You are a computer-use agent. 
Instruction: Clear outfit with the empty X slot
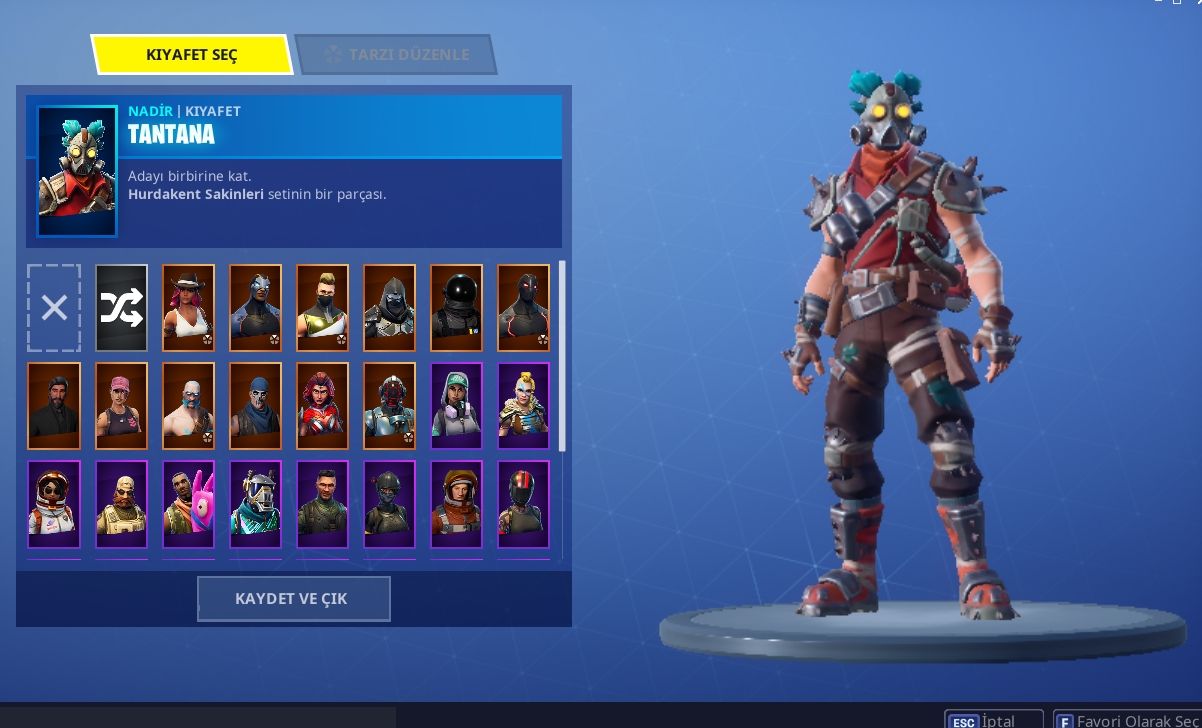tap(54, 308)
